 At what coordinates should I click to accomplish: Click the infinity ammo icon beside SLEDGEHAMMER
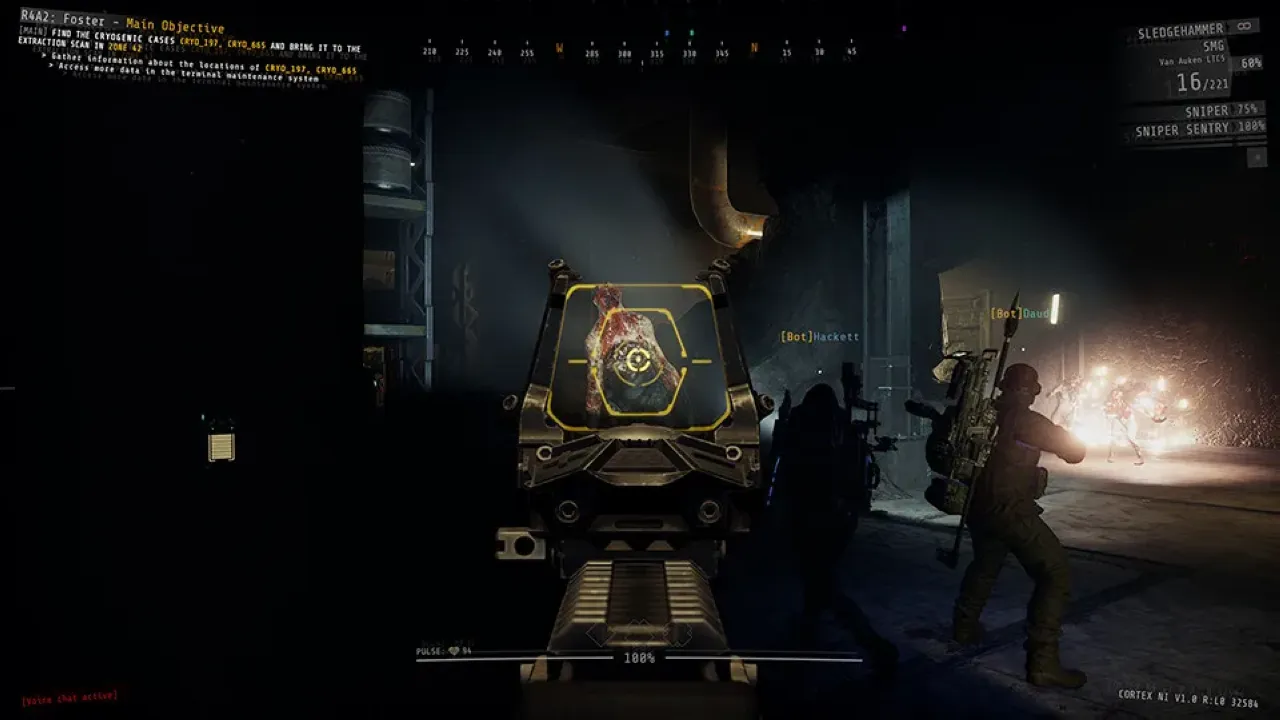[1243, 27]
